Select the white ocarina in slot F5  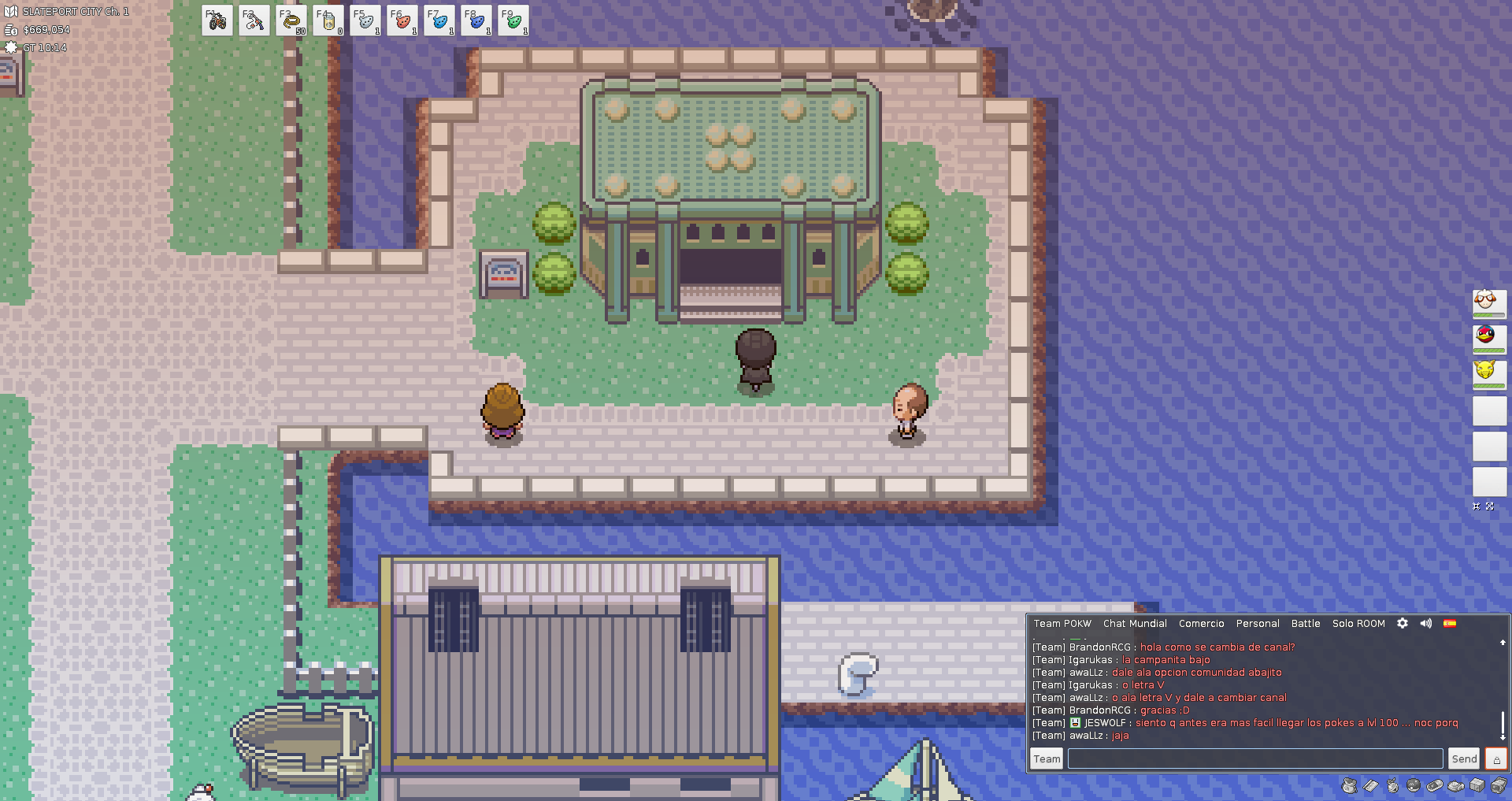pyautogui.click(x=365, y=20)
